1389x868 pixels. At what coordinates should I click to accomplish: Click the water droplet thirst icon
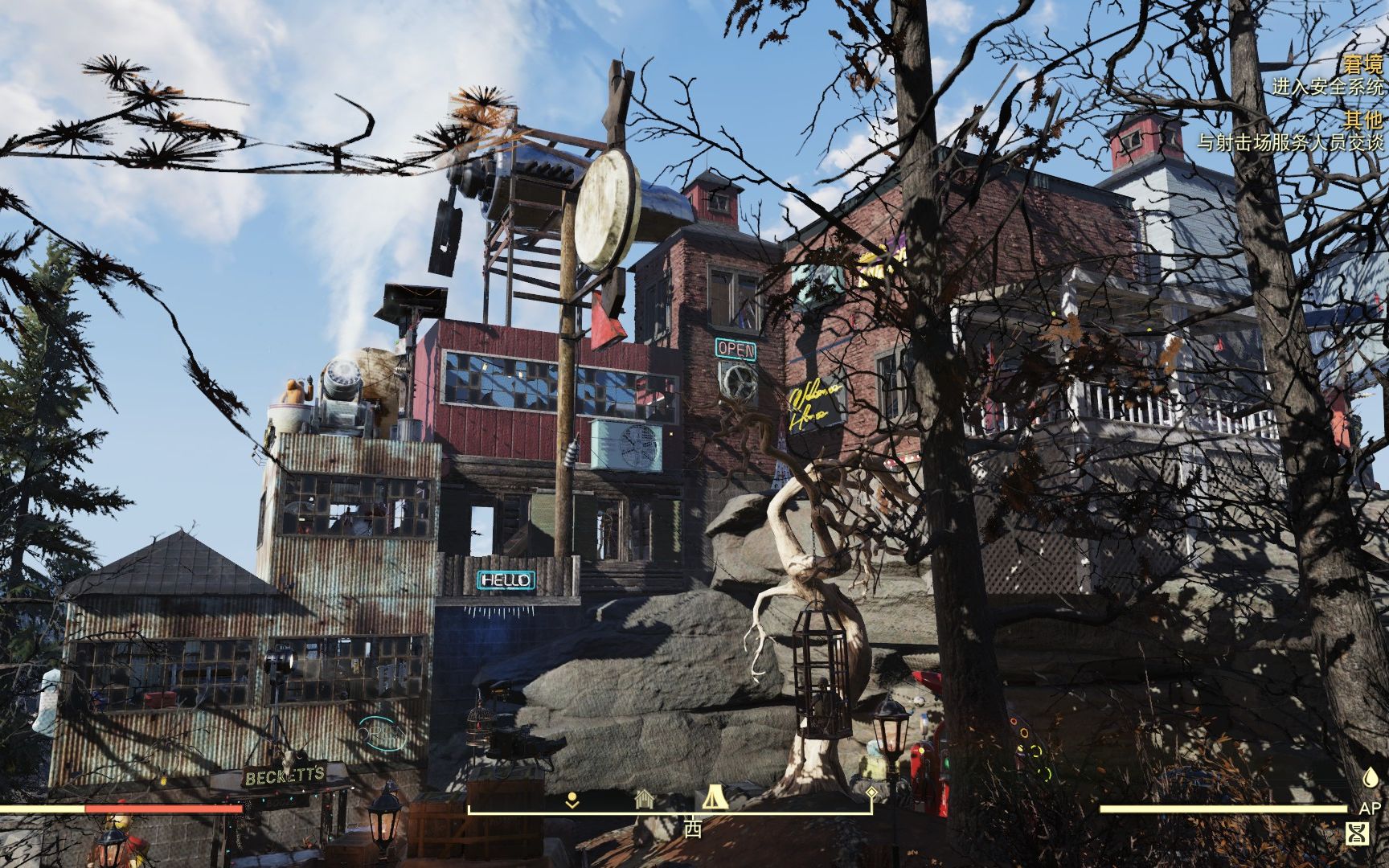tap(1370, 777)
